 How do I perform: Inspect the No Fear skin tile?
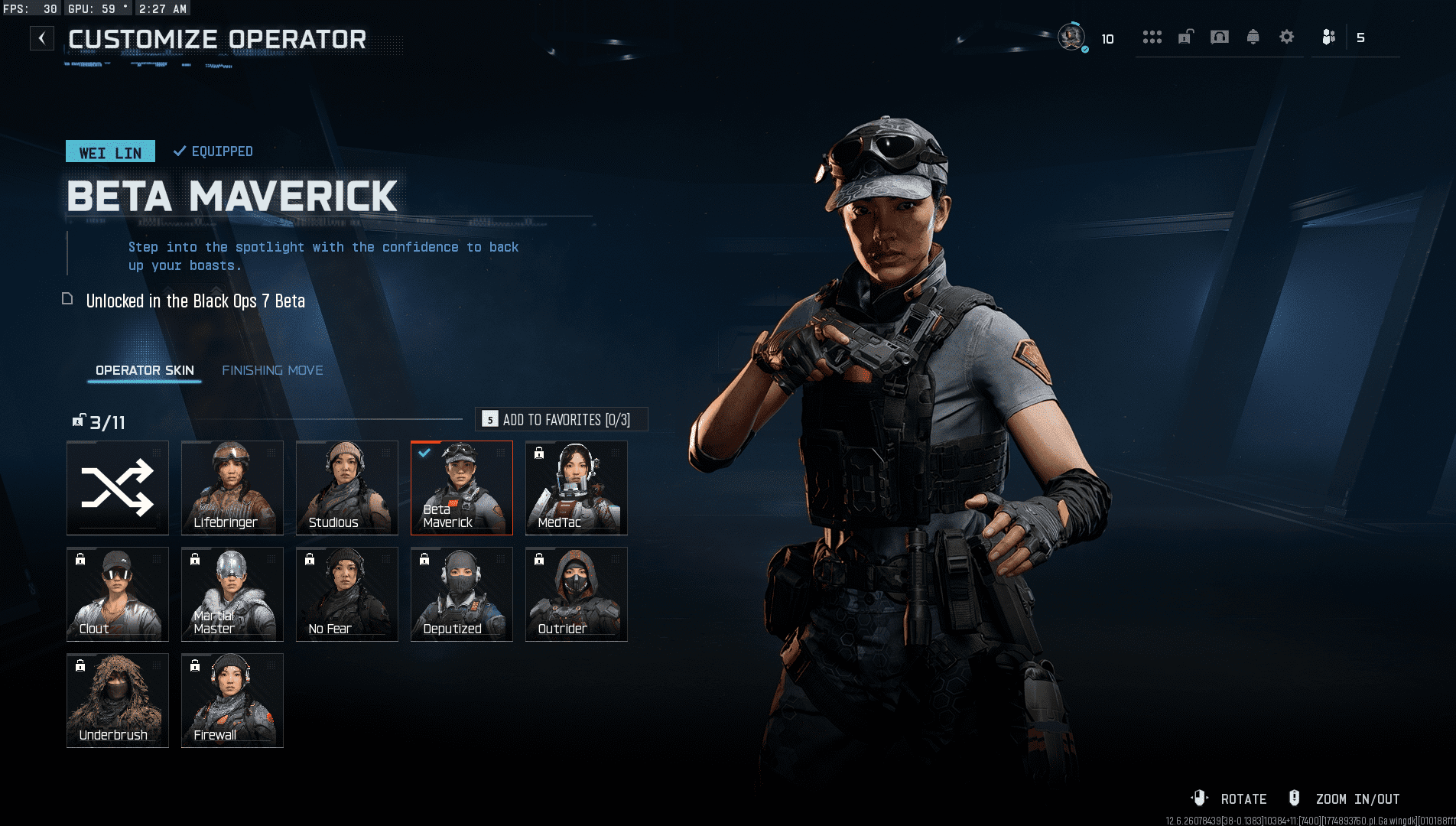tap(347, 594)
